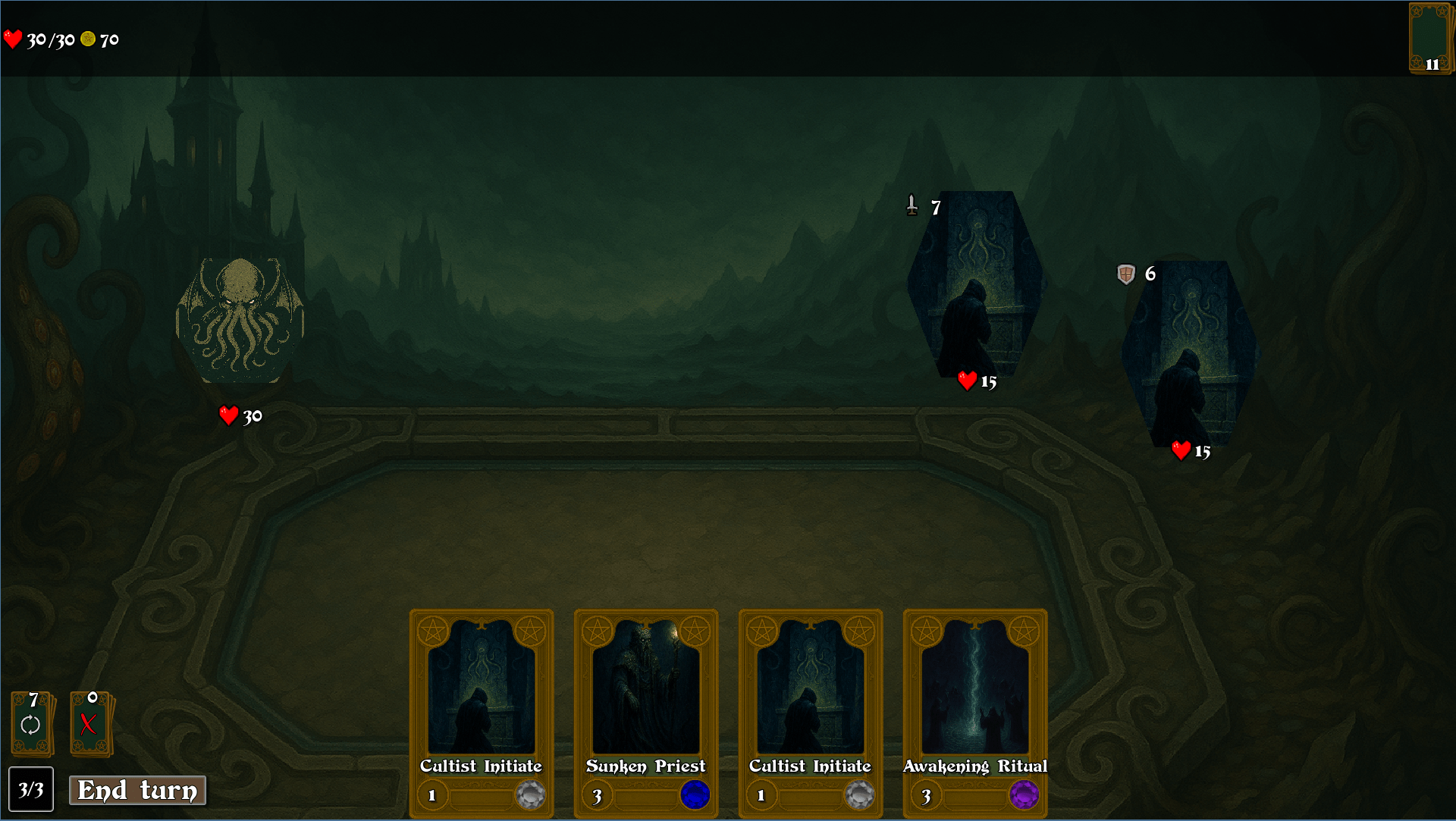
Task: Click the purple gem on Awakening Ritual
Action: tap(1025, 795)
